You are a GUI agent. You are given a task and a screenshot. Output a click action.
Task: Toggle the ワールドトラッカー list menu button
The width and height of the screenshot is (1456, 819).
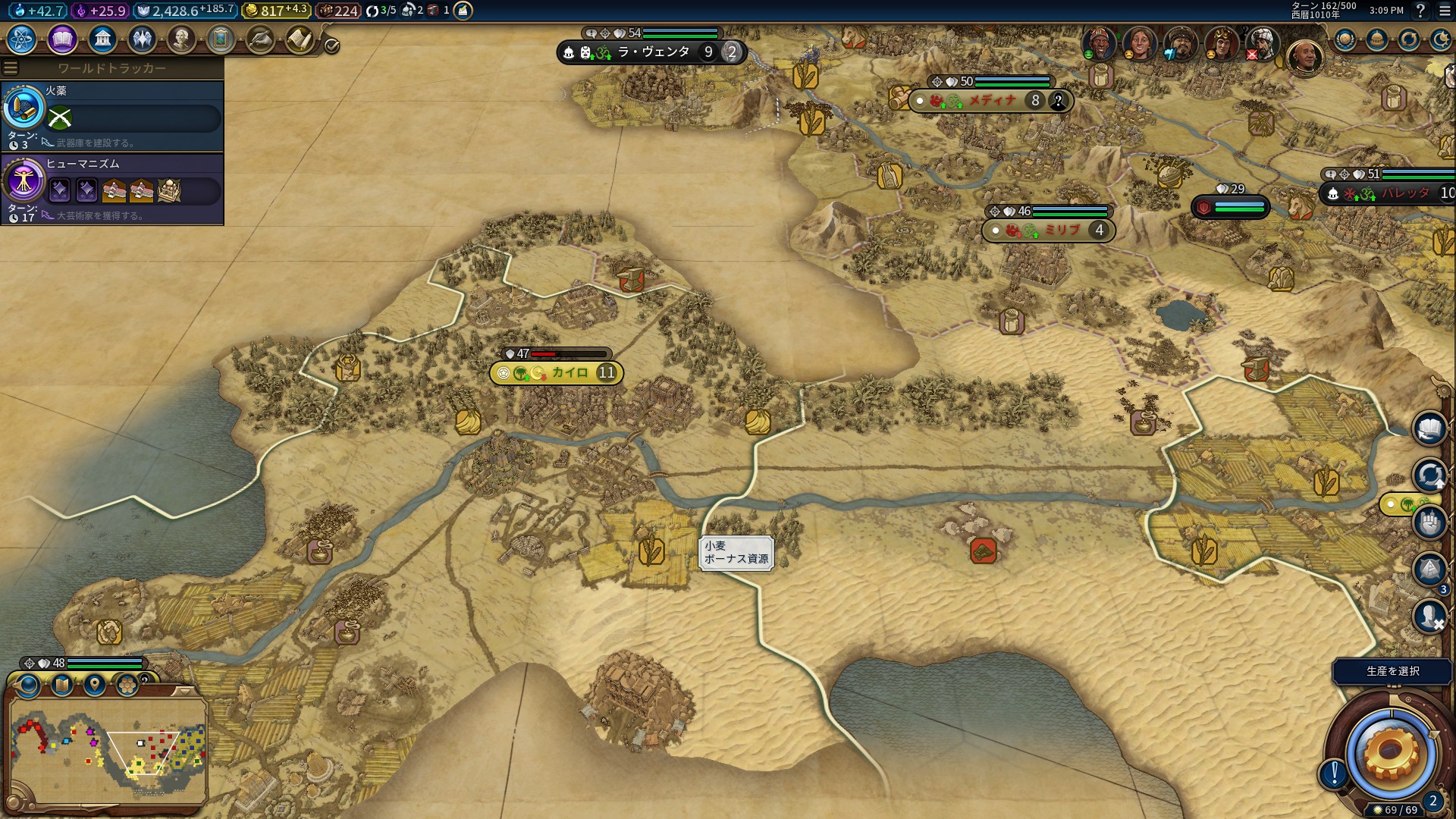pyautogui.click(x=11, y=68)
